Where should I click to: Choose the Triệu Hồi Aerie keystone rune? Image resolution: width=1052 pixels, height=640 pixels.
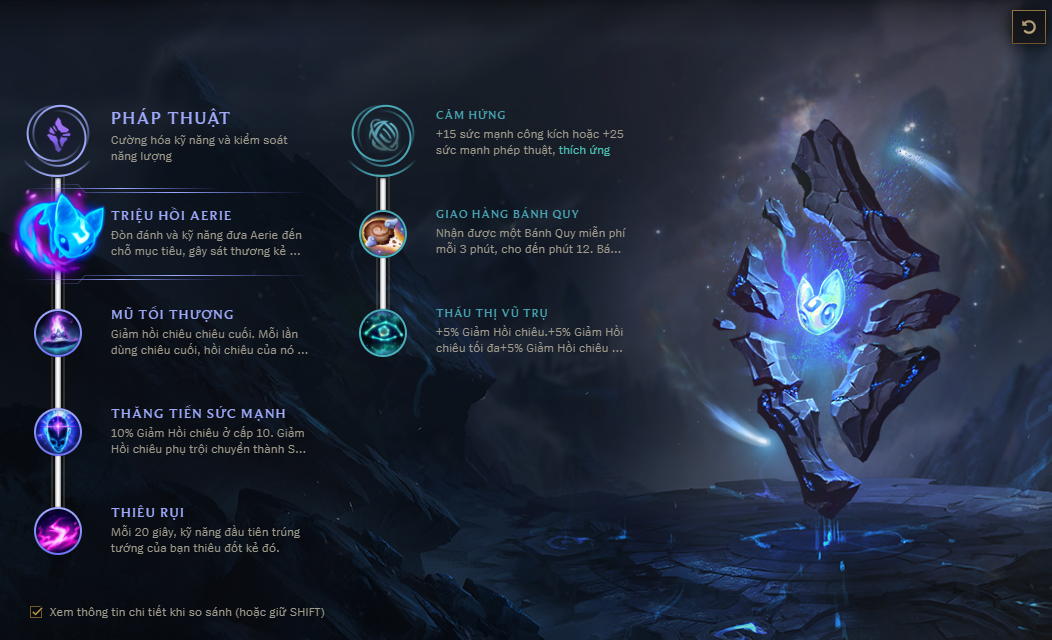pos(60,232)
